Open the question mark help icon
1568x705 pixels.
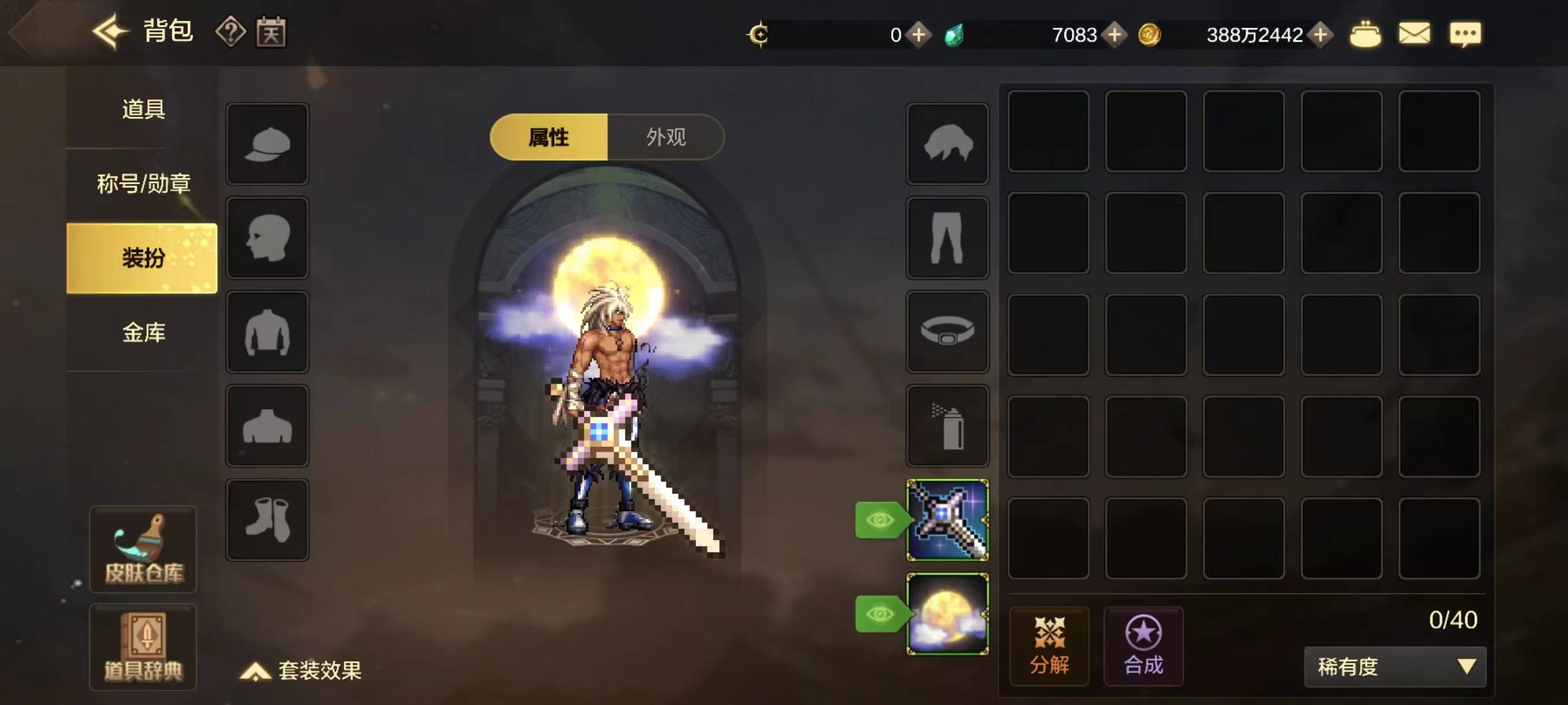point(230,32)
